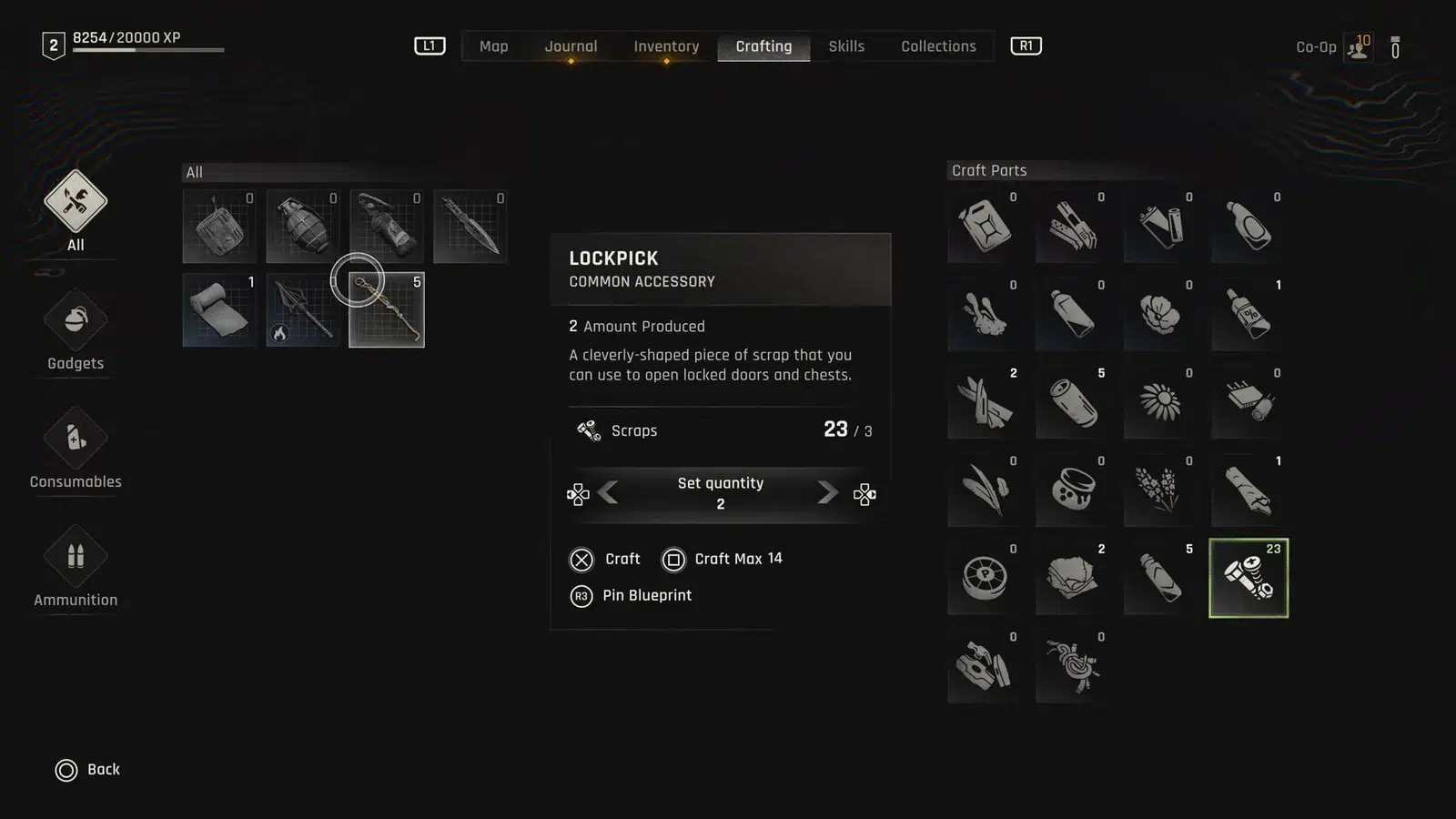Image resolution: width=1456 pixels, height=819 pixels.
Task: Select the jerry can craft part
Action: click(984, 226)
